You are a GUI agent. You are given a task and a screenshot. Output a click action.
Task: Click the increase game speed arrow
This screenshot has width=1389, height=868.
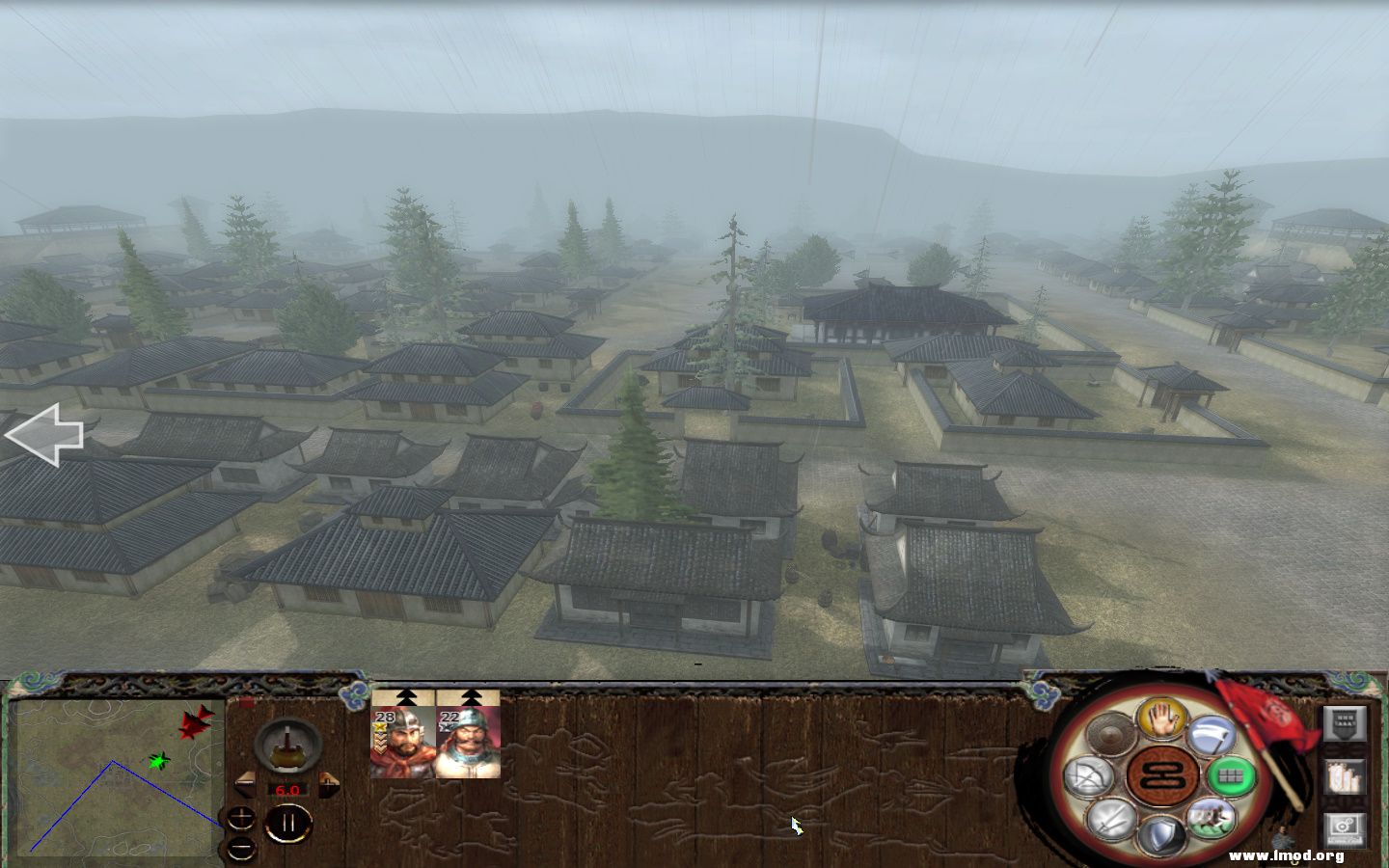pyautogui.click(x=329, y=783)
